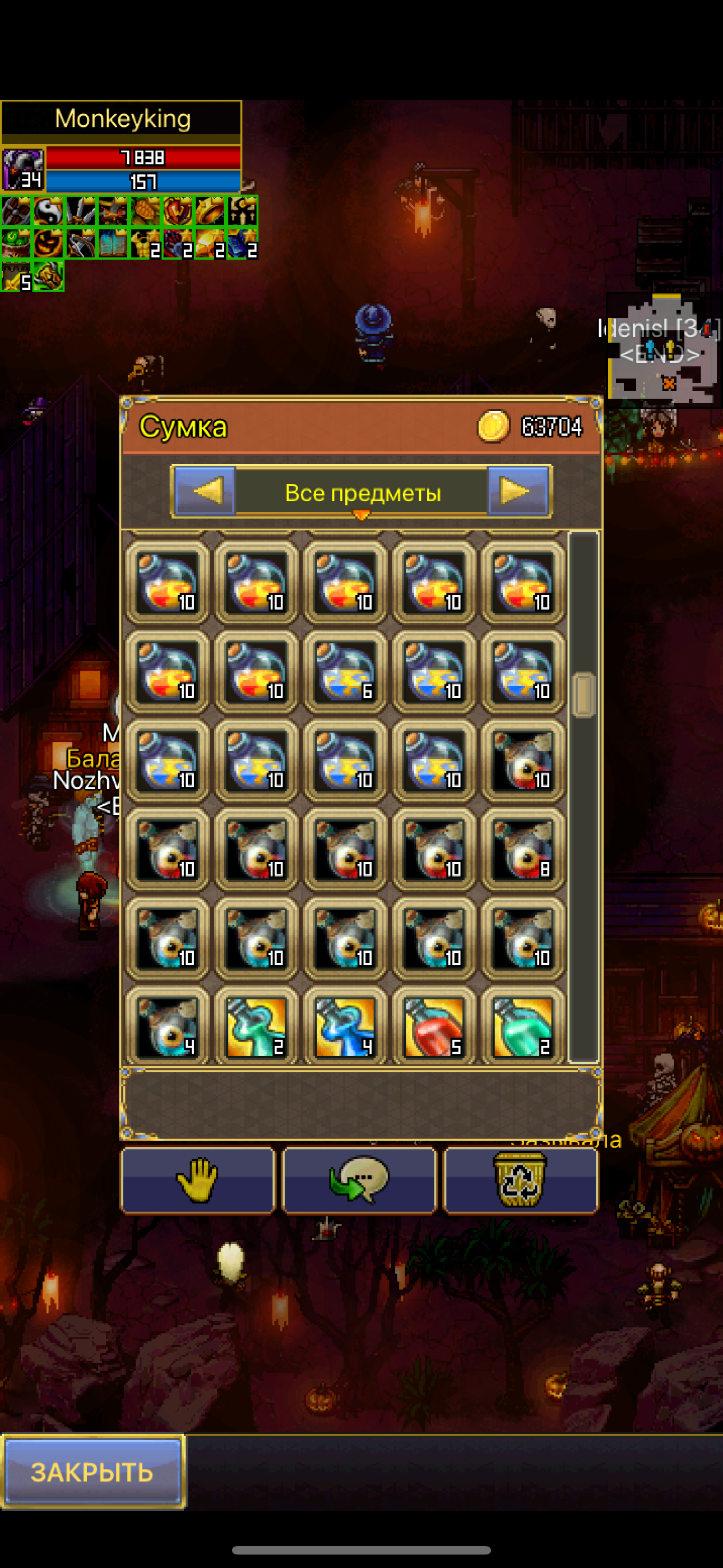Open the minimap
This screenshot has width=723, height=1568.
point(664,350)
